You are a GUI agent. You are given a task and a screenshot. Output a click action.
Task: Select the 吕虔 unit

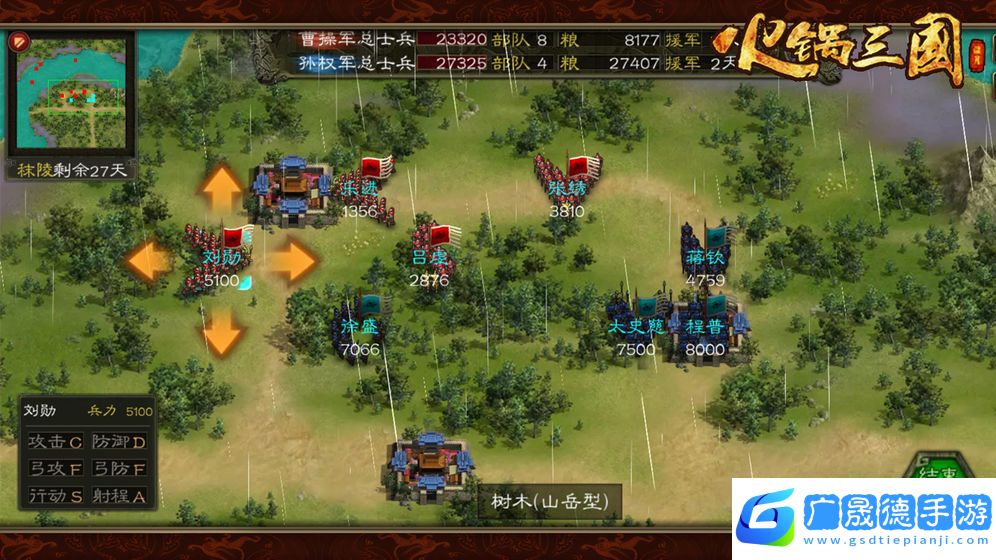coord(432,250)
